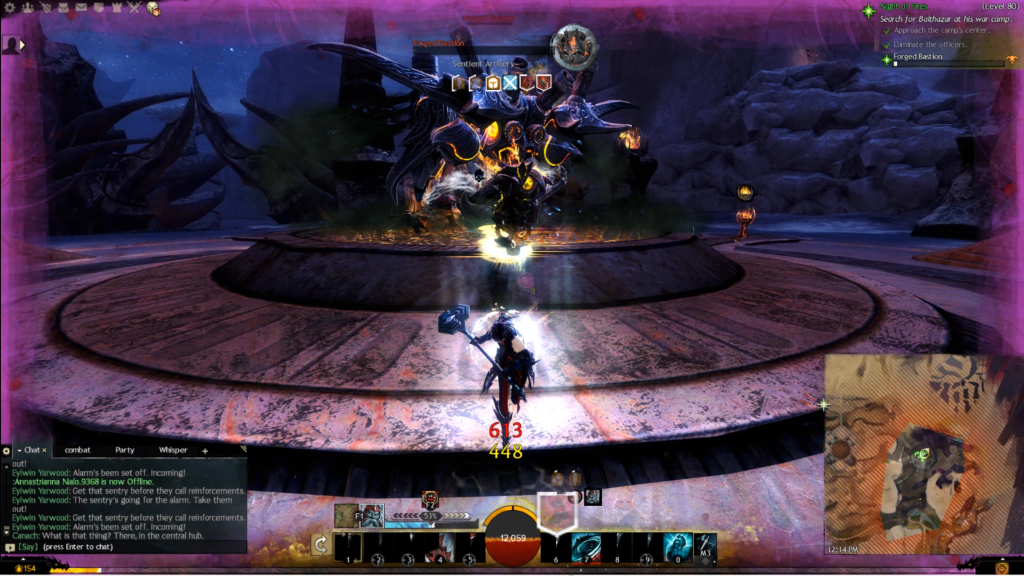Viewport: 1024px width, 576px height.
Task: Expand the party portrait panel arrow
Action: [x=22, y=45]
